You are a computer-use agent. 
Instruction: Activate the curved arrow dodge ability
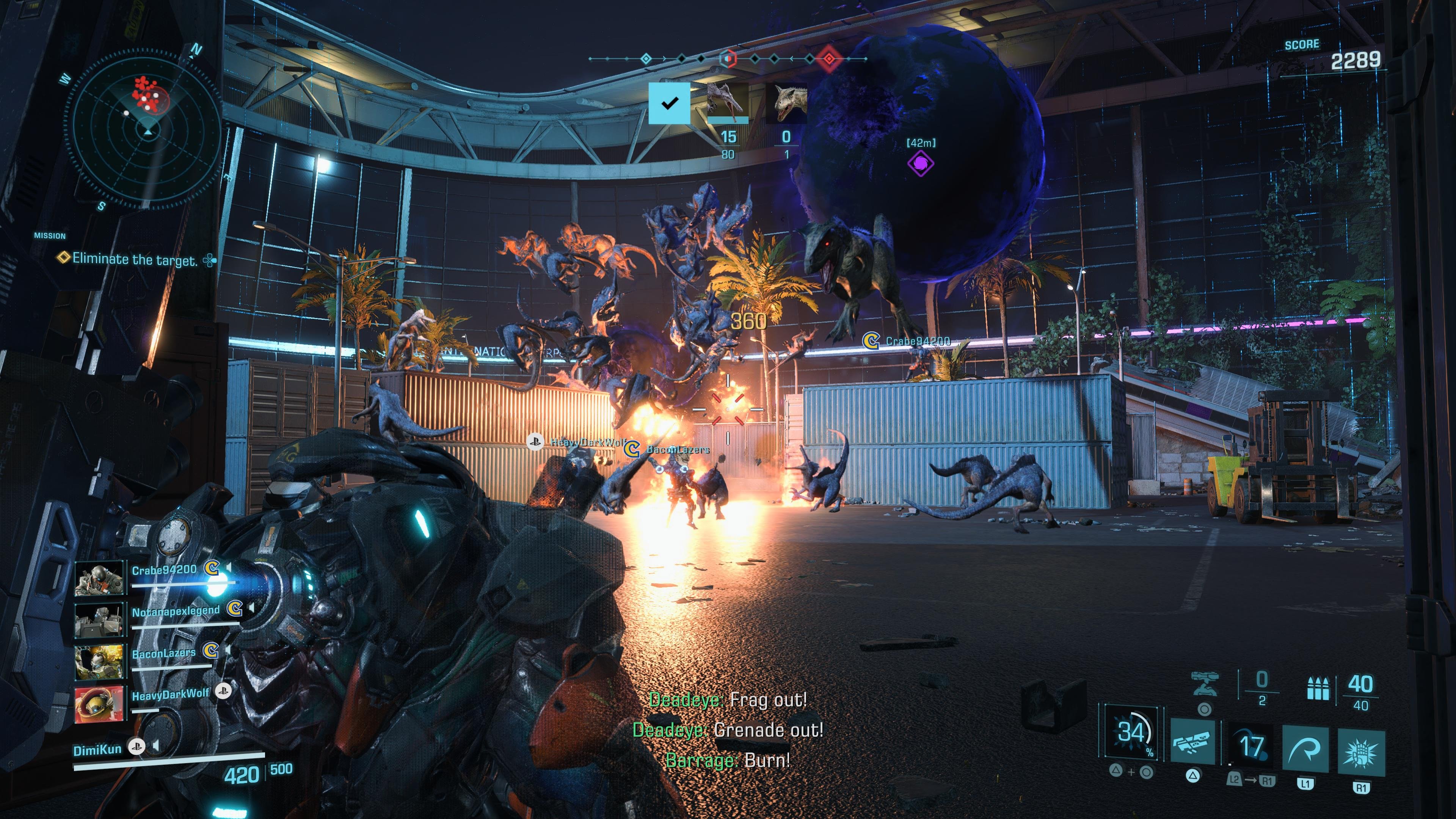click(x=1305, y=750)
